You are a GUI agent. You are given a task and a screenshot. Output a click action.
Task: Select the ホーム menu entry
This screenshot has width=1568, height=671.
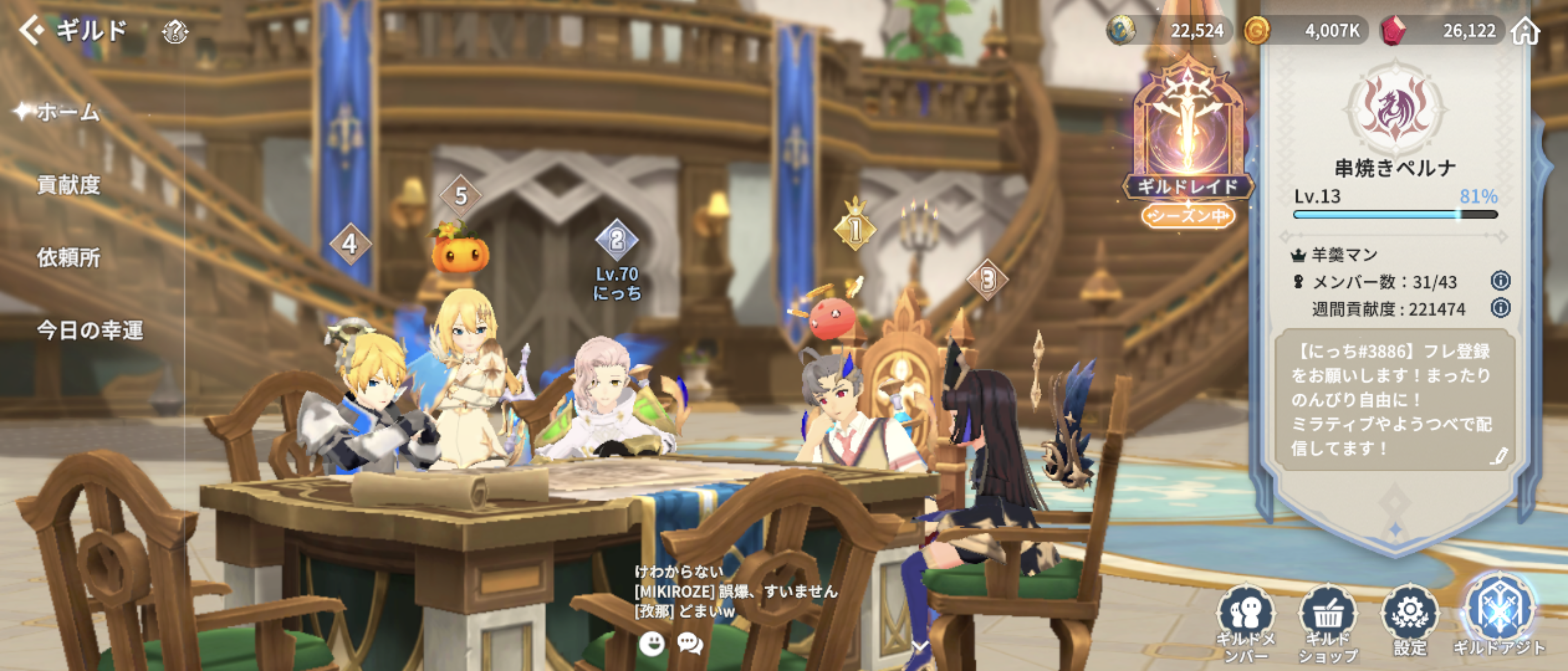pos(67,112)
